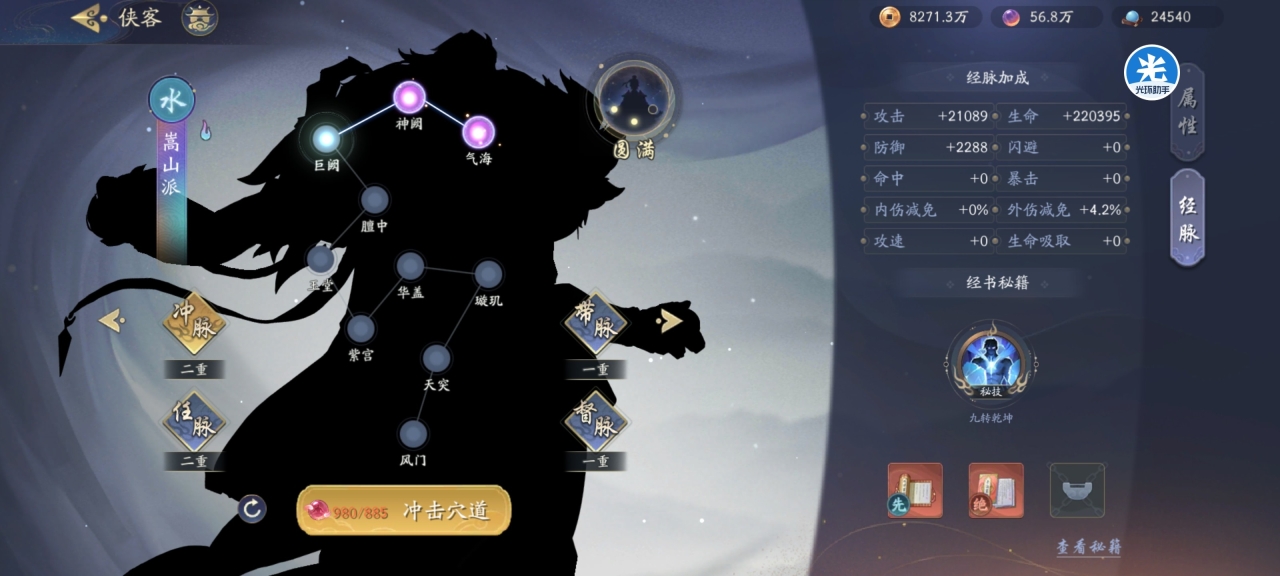Show the previous hero with left arrow
The height and width of the screenshot is (576, 1280).
click(x=111, y=320)
